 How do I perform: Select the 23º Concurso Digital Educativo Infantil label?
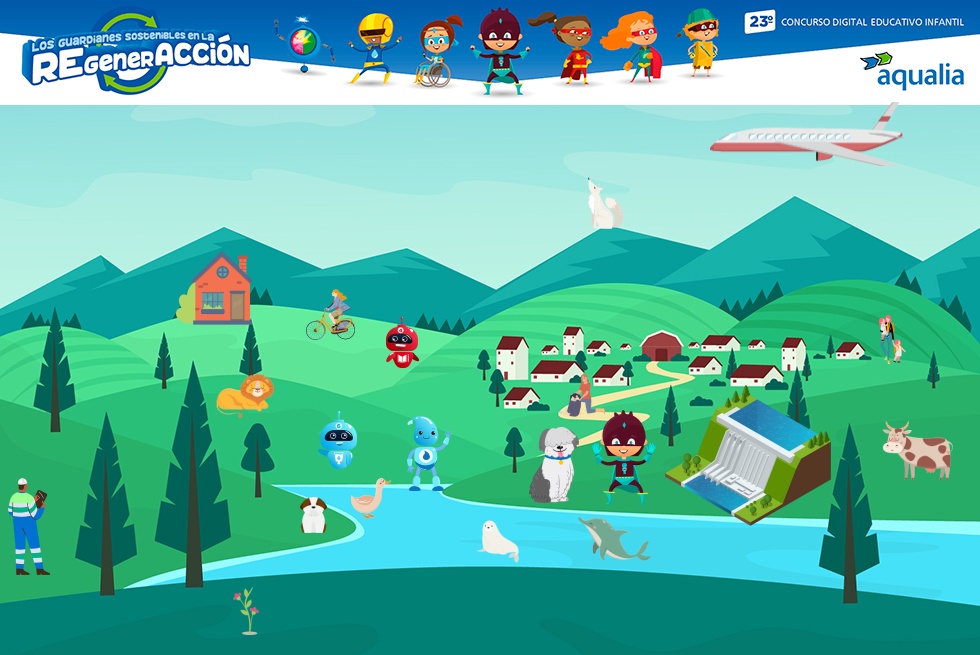[853, 21]
